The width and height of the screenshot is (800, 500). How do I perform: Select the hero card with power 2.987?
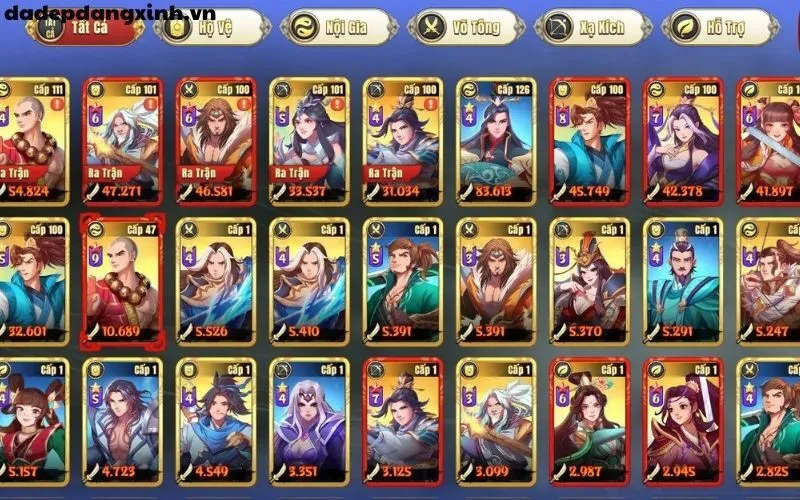pos(590,420)
